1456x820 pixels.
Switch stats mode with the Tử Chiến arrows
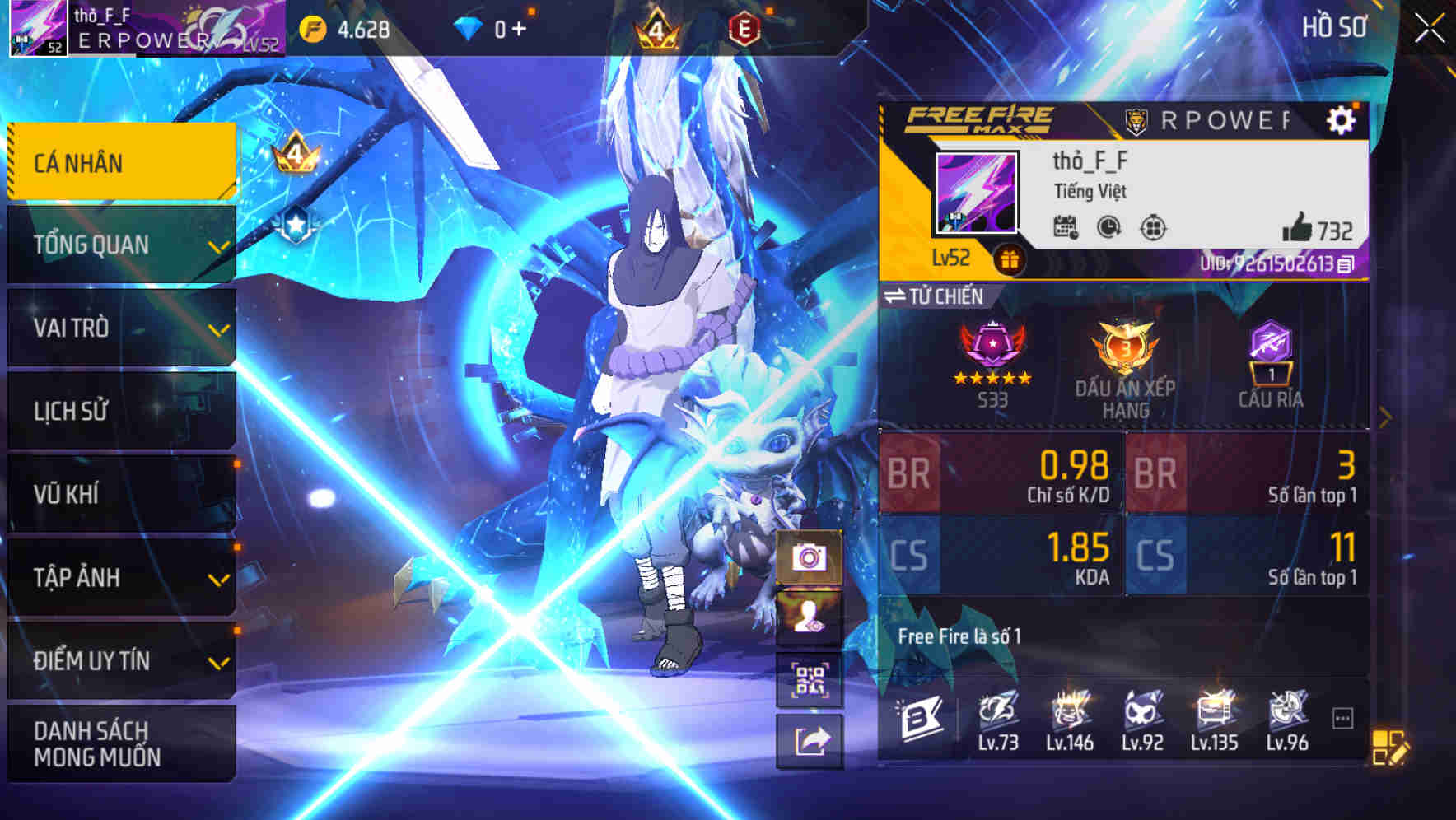tap(900, 296)
